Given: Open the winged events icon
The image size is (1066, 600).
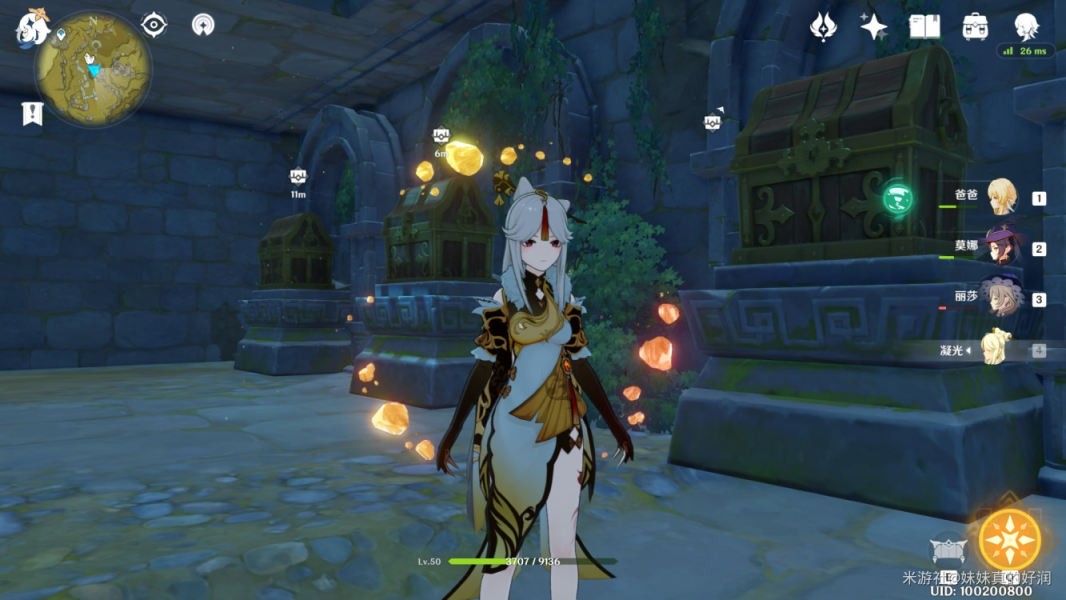Looking at the screenshot, I should point(823,27).
